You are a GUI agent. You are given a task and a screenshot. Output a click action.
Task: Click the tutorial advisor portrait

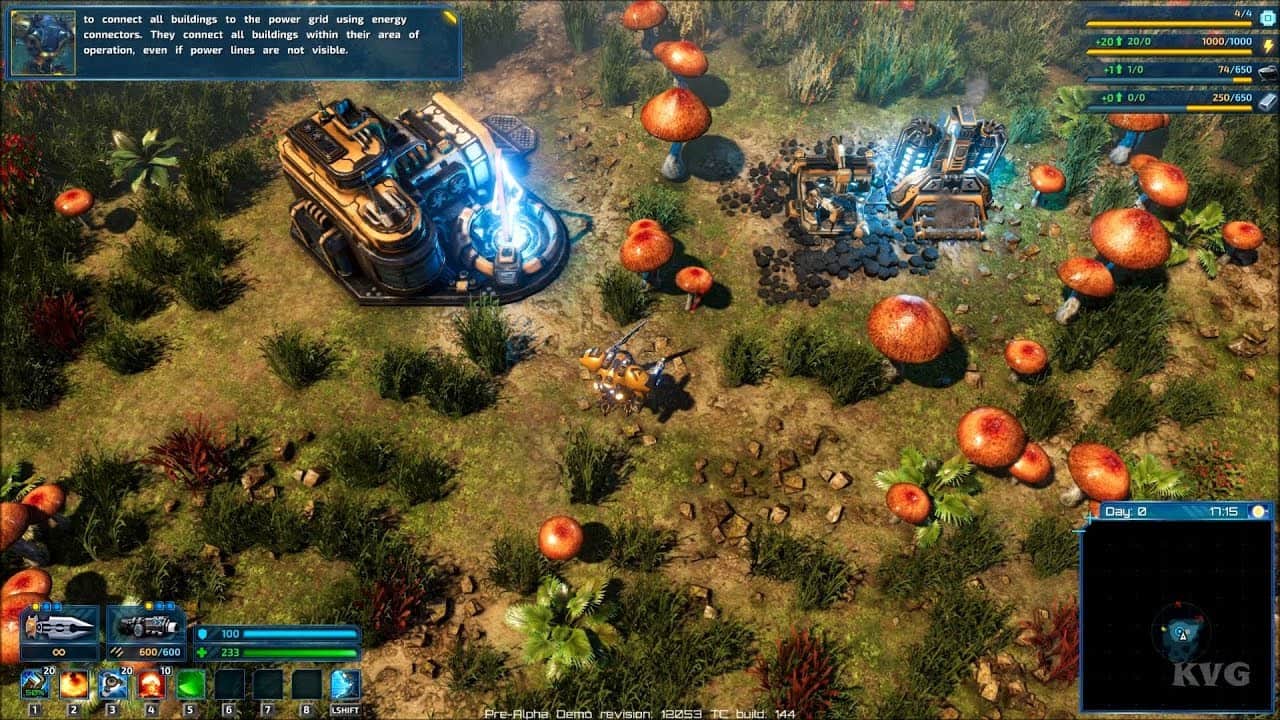pos(43,43)
